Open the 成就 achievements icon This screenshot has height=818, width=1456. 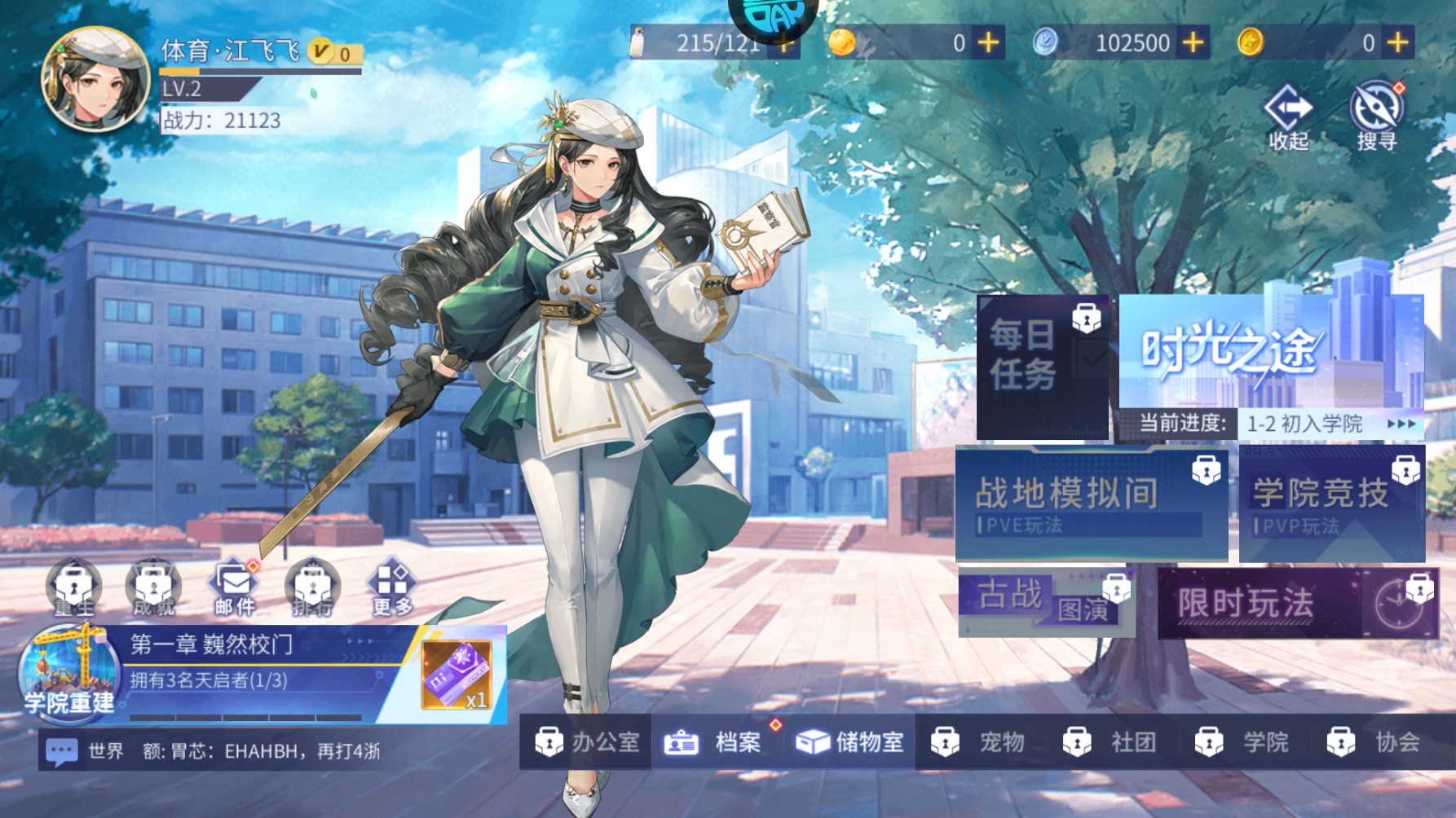(153, 588)
